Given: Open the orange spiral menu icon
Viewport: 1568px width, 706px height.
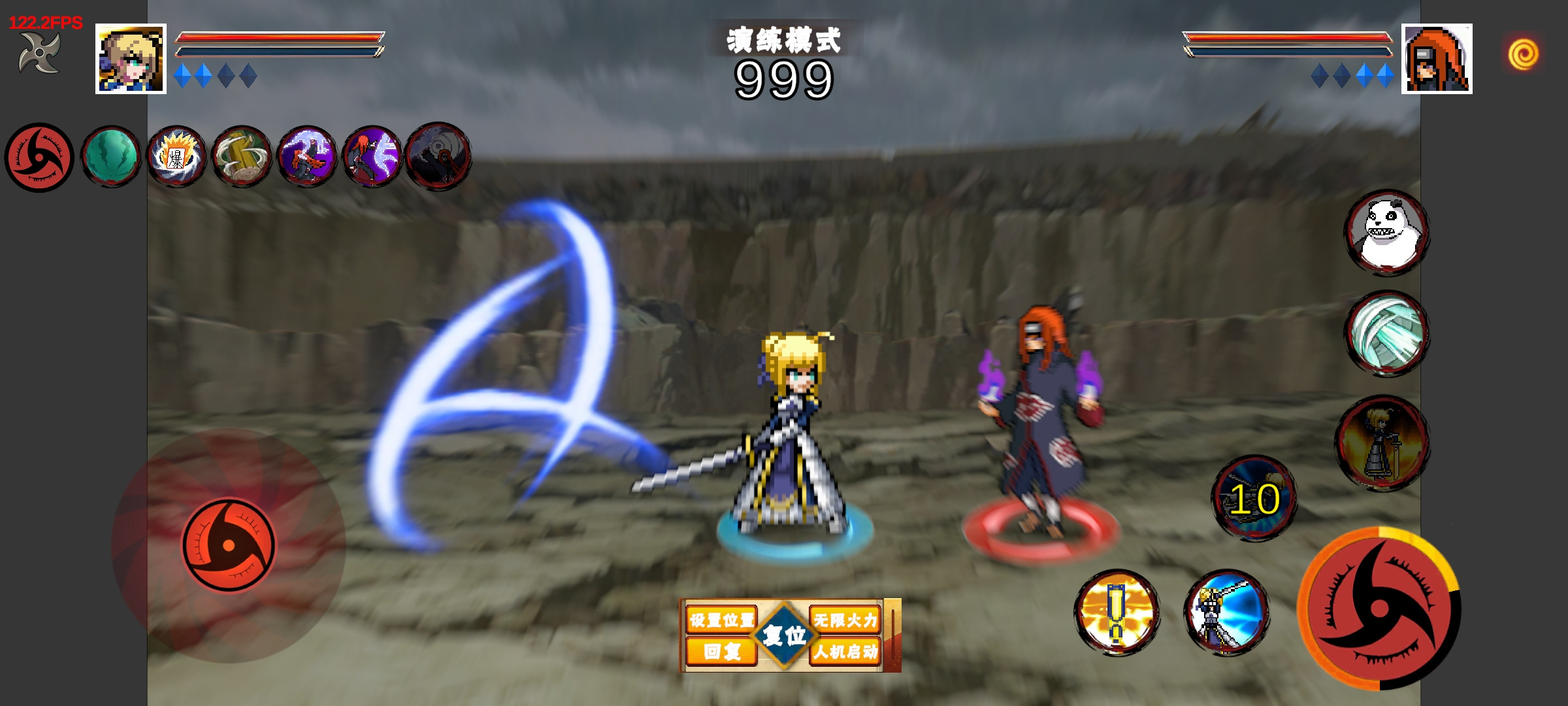Looking at the screenshot, I should (x=1523, y=54).
